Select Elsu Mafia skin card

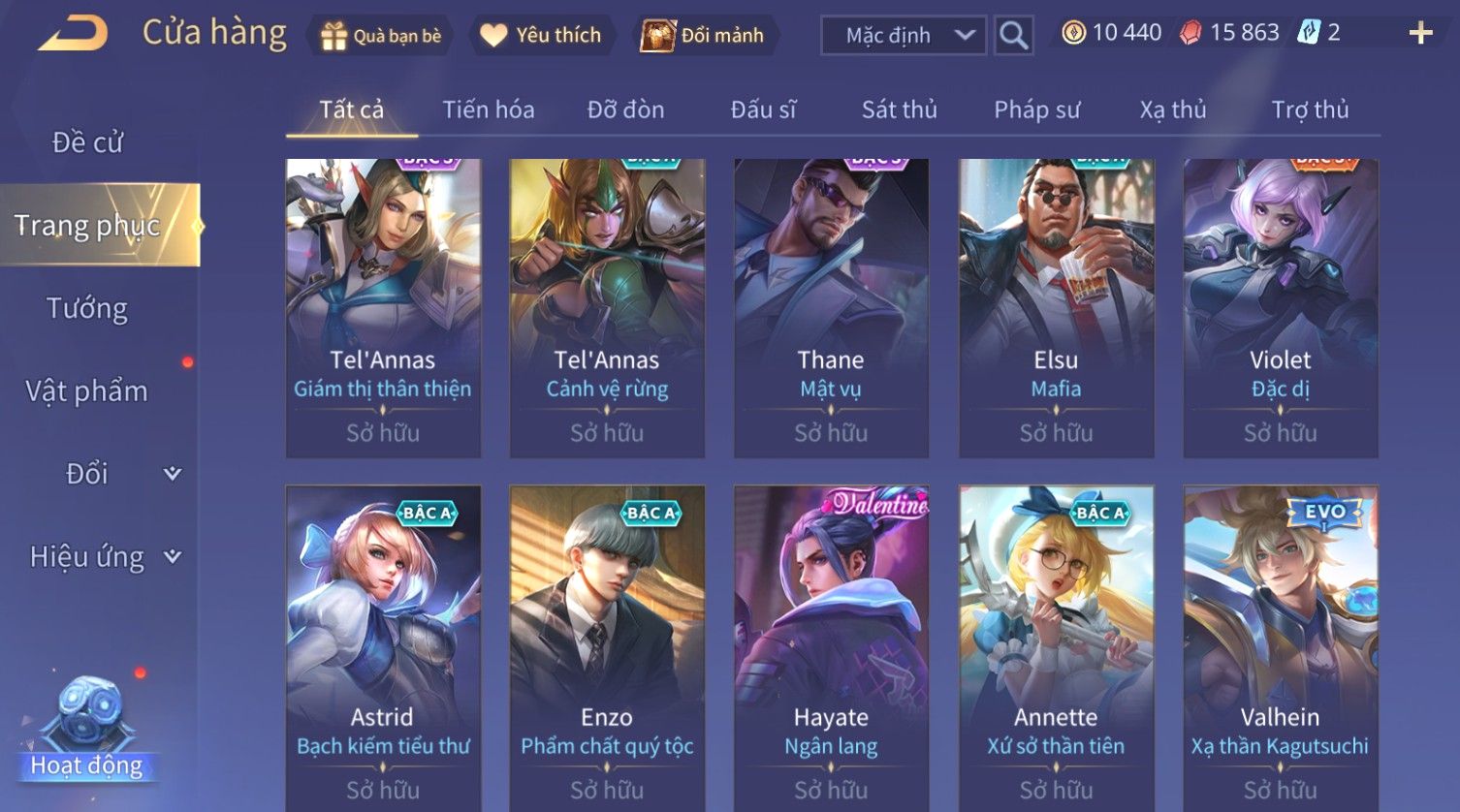(1056, 307)
